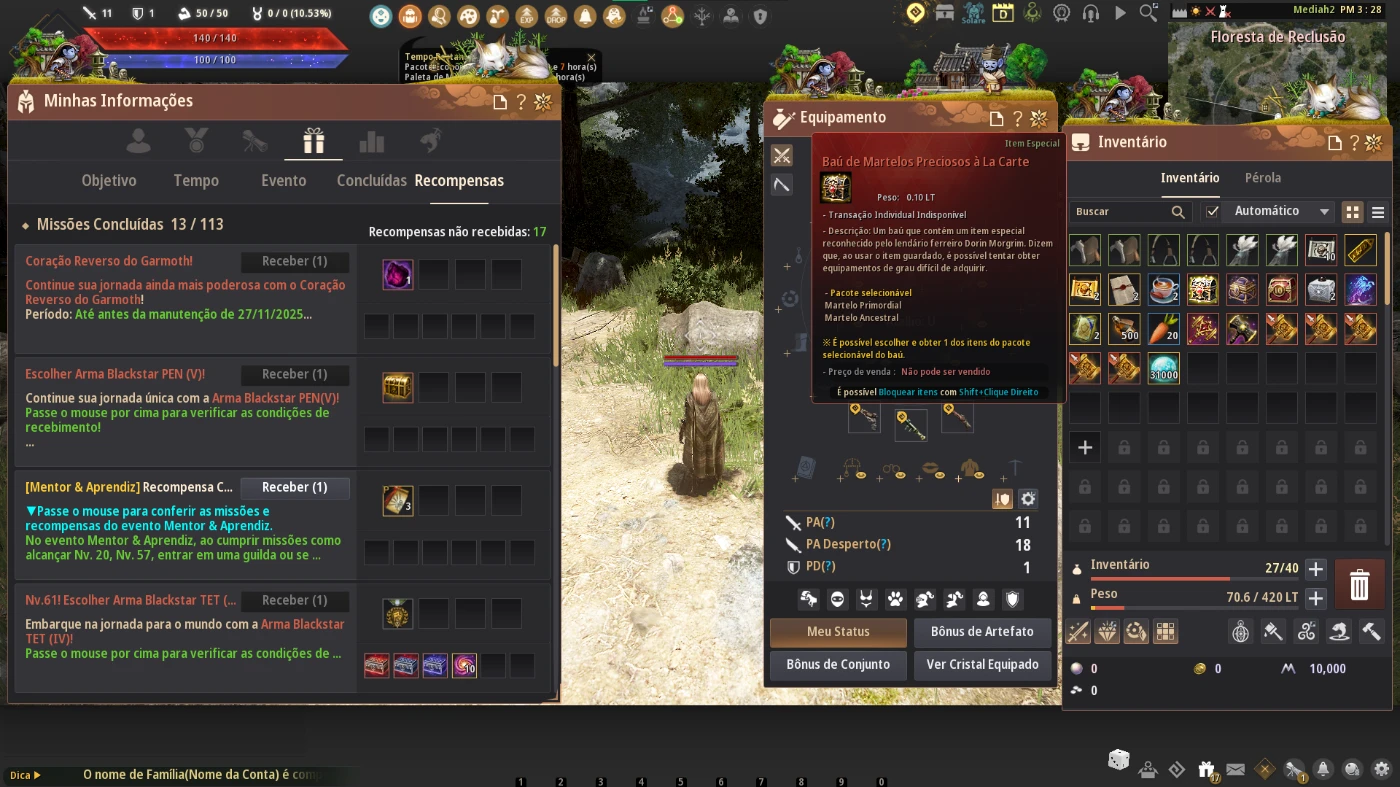
Task: Open the Automático sorting dropdown
Action: [1279, 212]
